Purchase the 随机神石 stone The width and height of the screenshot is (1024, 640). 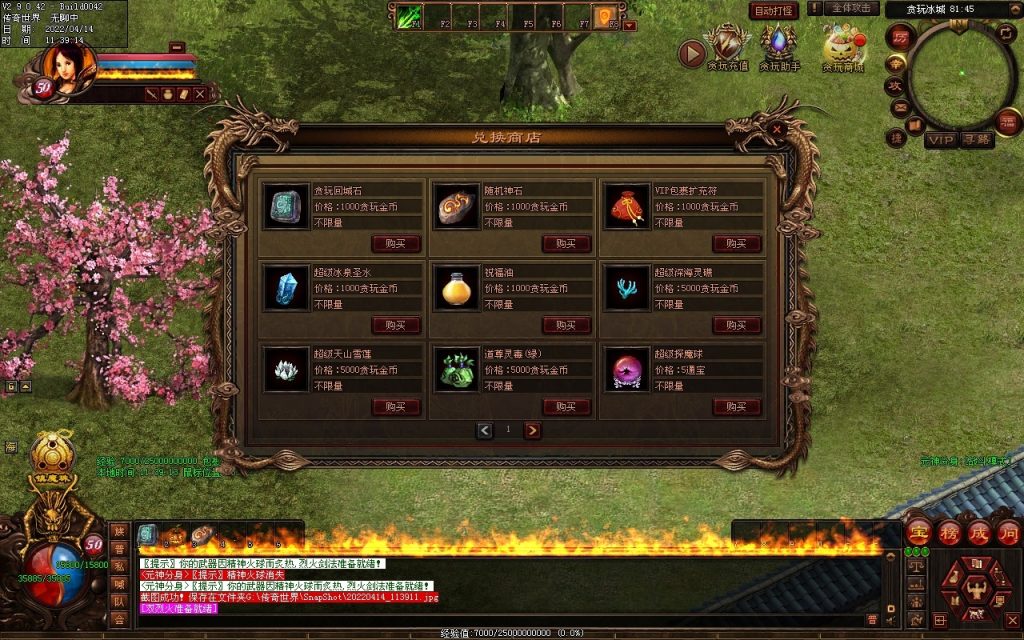[x=566, y=244]
